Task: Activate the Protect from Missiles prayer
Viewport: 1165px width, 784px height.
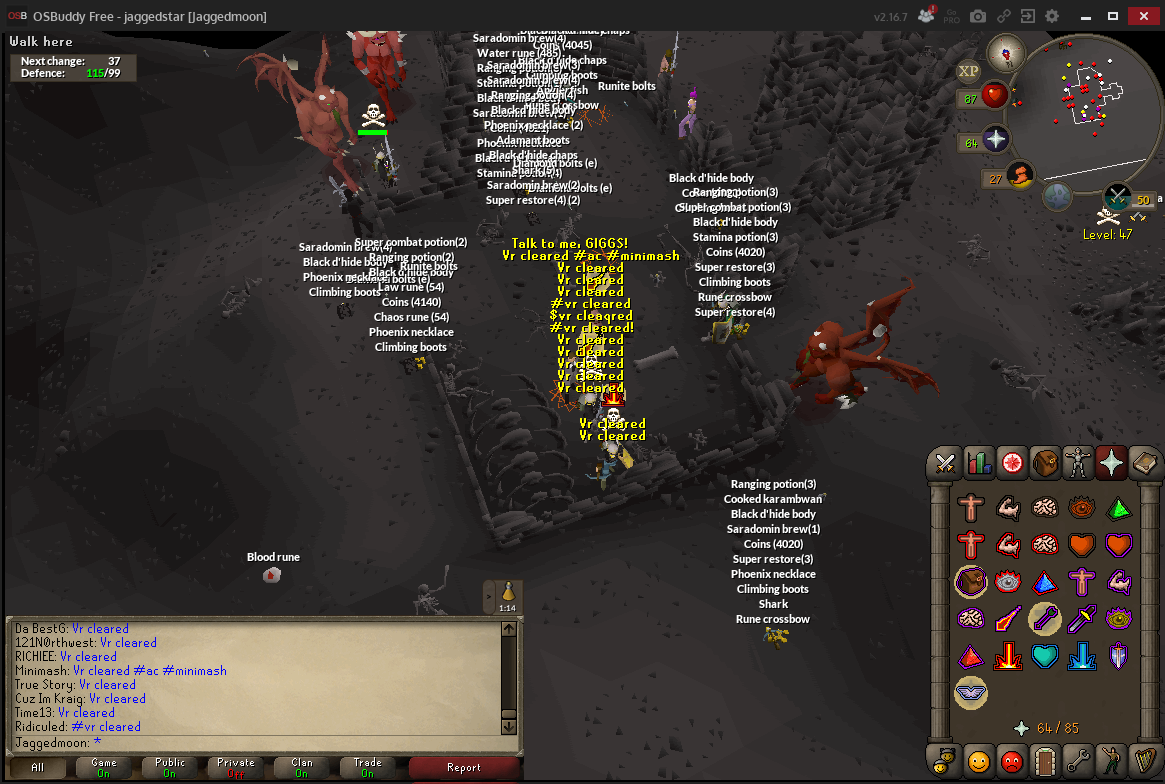Action: (x=1044, y=618)
